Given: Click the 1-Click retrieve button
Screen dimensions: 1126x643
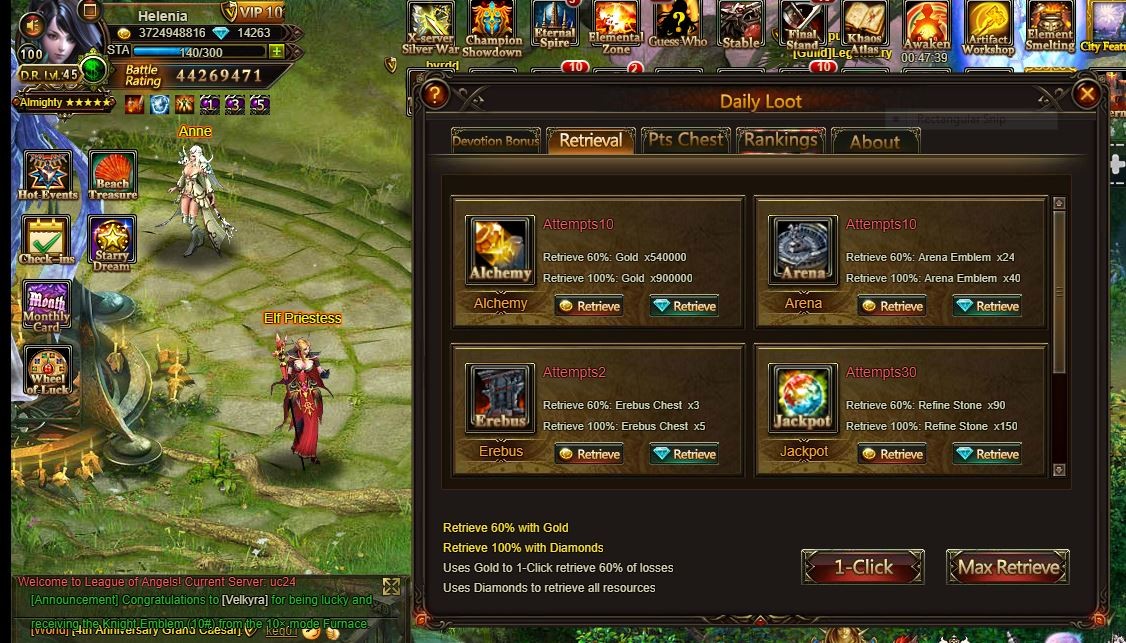Looking at the screenshot, I should coord(862,567).
